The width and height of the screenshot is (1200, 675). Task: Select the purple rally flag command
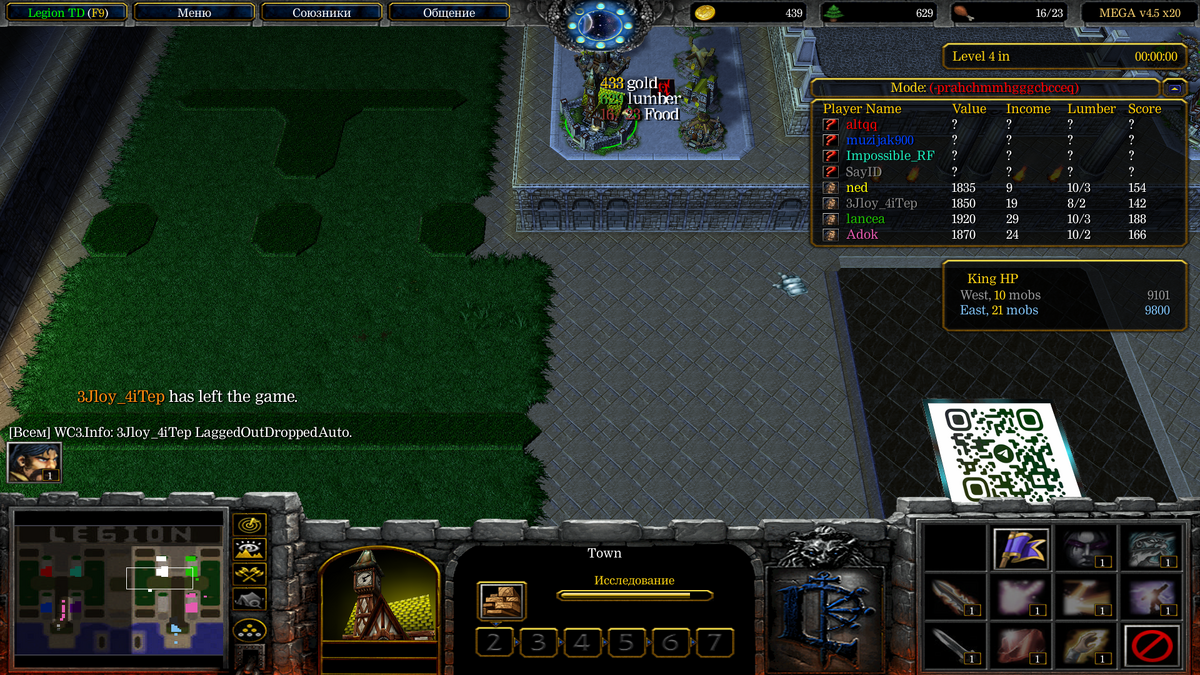point(1021,548)
